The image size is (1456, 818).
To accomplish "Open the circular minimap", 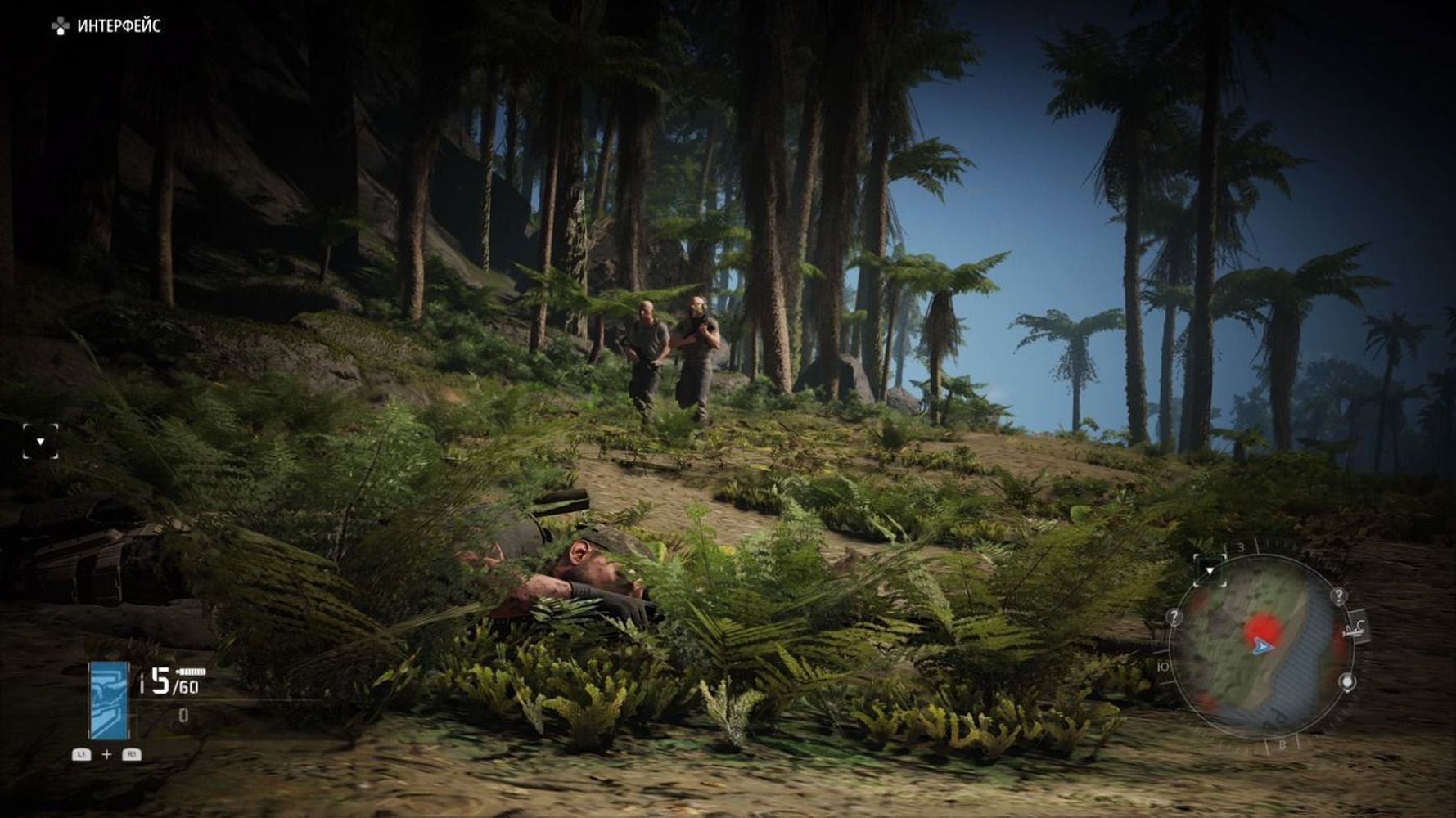I will pos(1260,646).
